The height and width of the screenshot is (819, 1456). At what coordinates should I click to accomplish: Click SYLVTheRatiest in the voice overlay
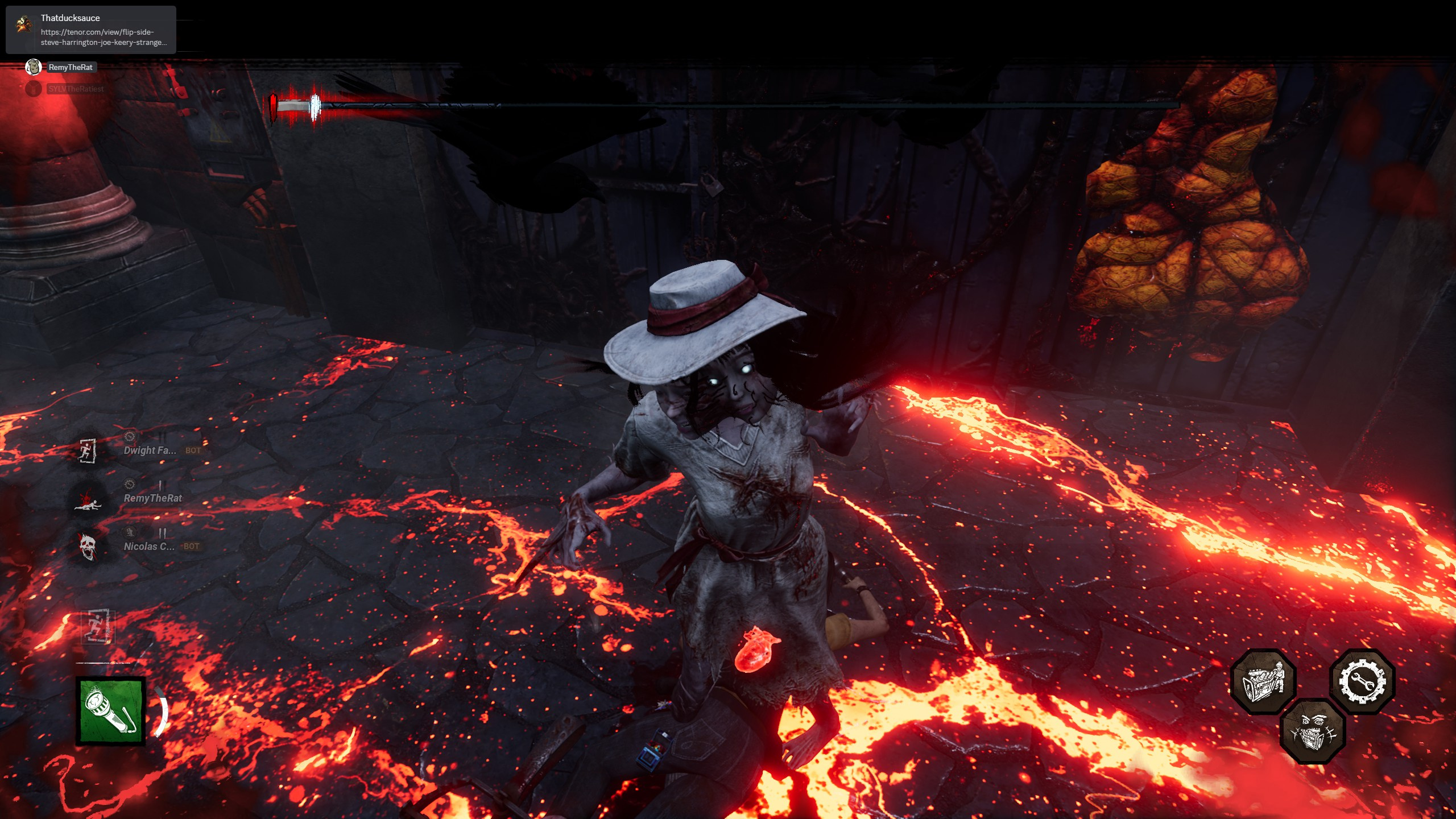(x=76, y=89)
